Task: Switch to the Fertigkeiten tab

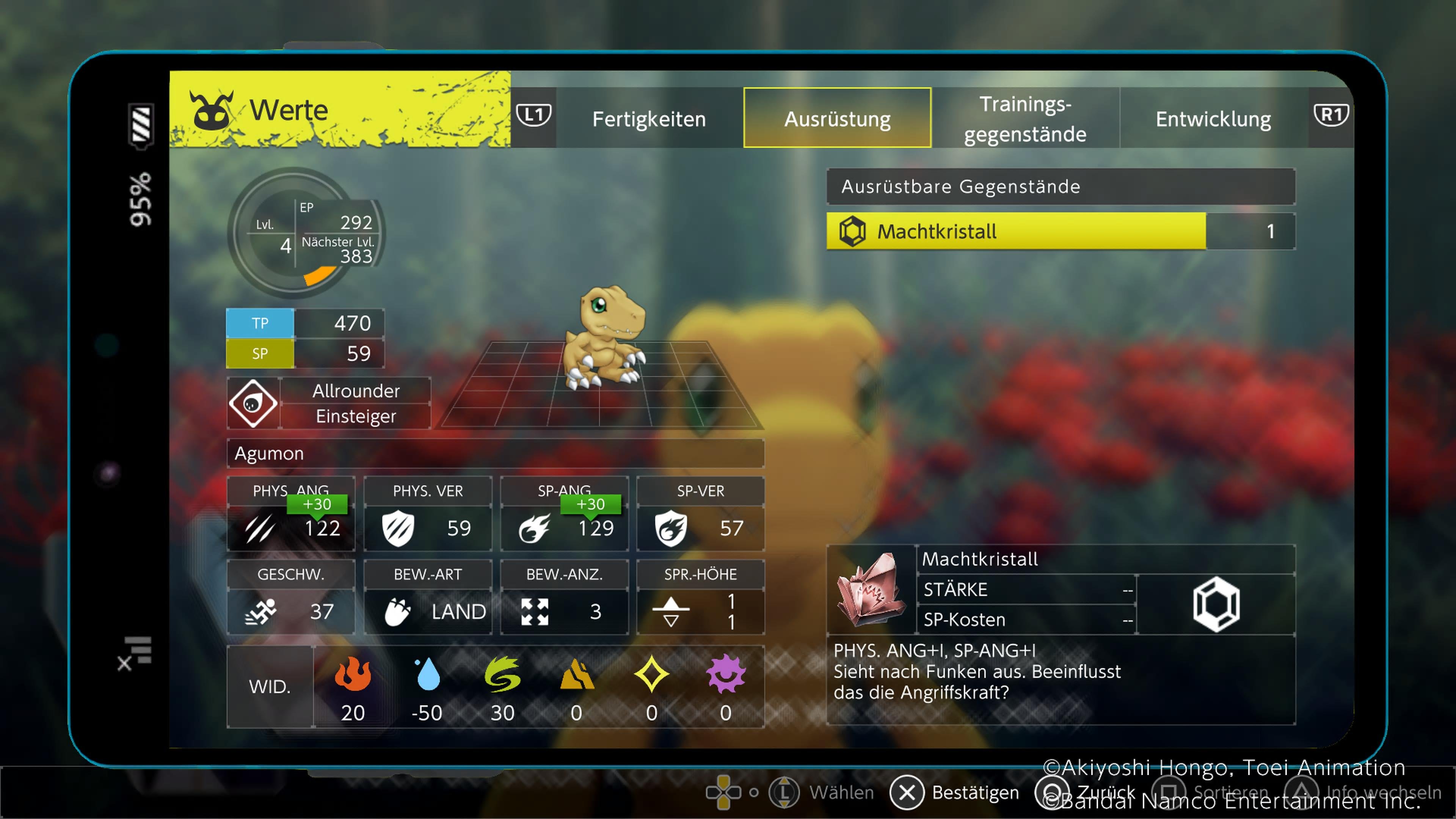Action: pos(649,119)
